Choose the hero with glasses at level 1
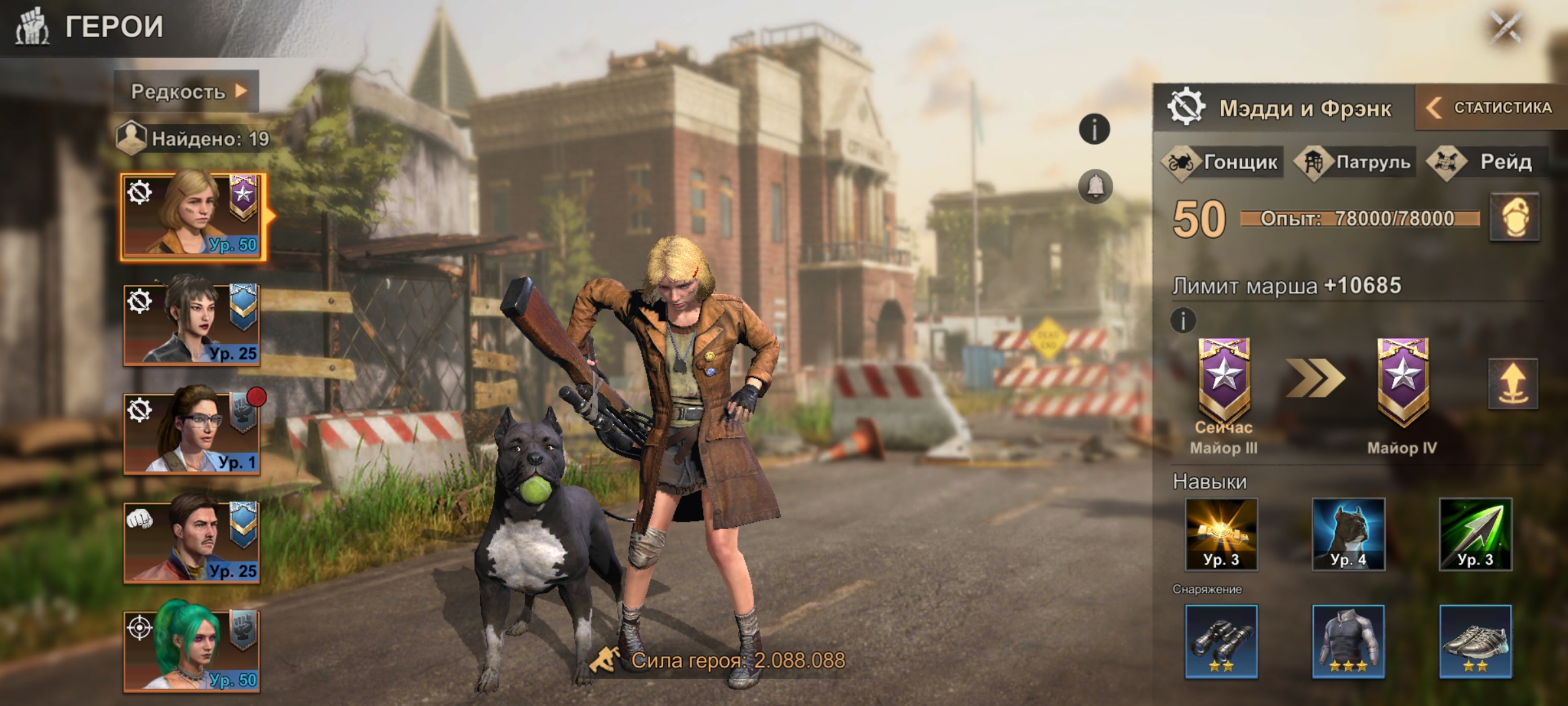The image size is (1568, 706). 192,433
